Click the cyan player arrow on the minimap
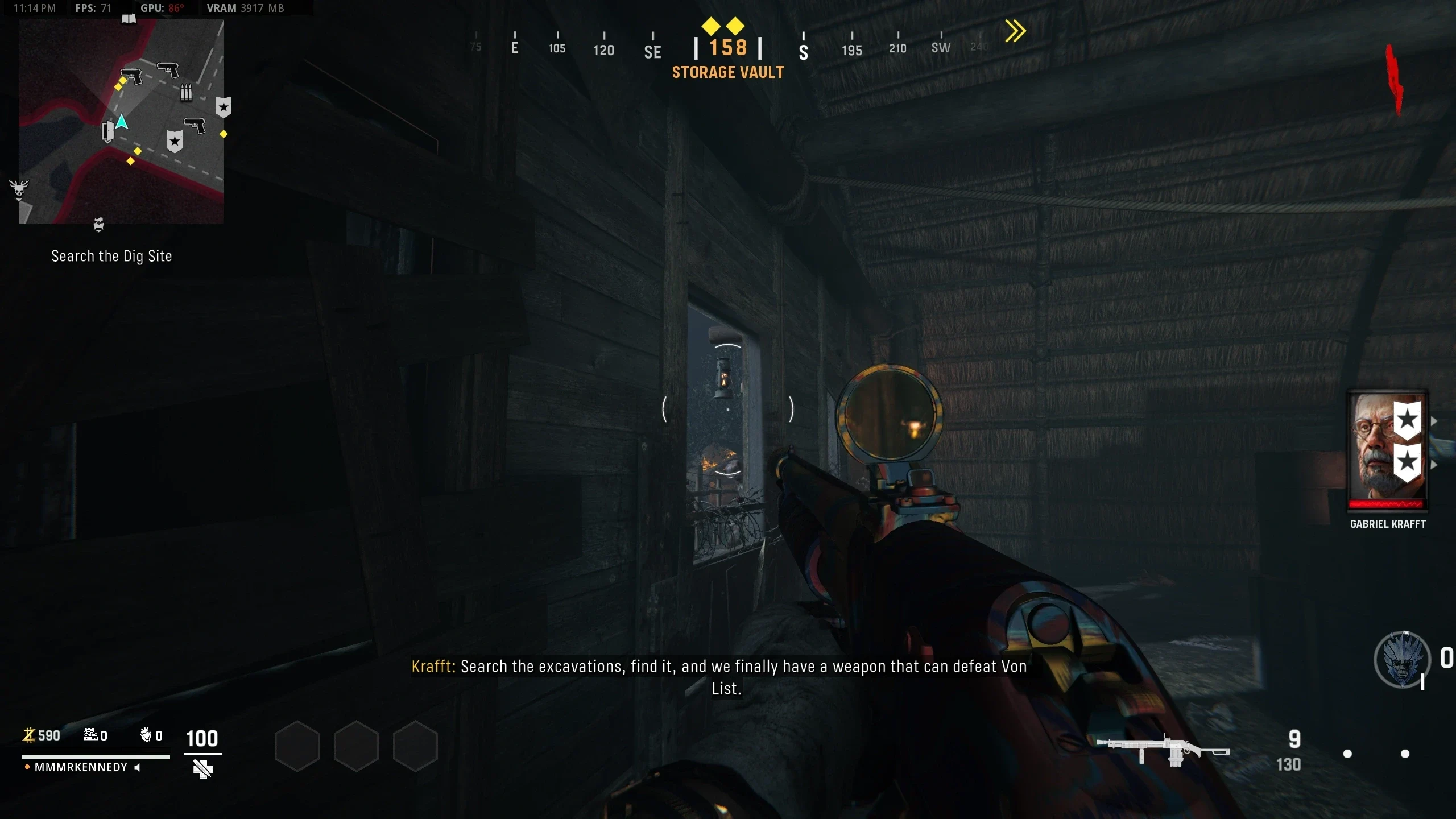The height and width of the screenshot is (819, 1456). tap(122, 122)
